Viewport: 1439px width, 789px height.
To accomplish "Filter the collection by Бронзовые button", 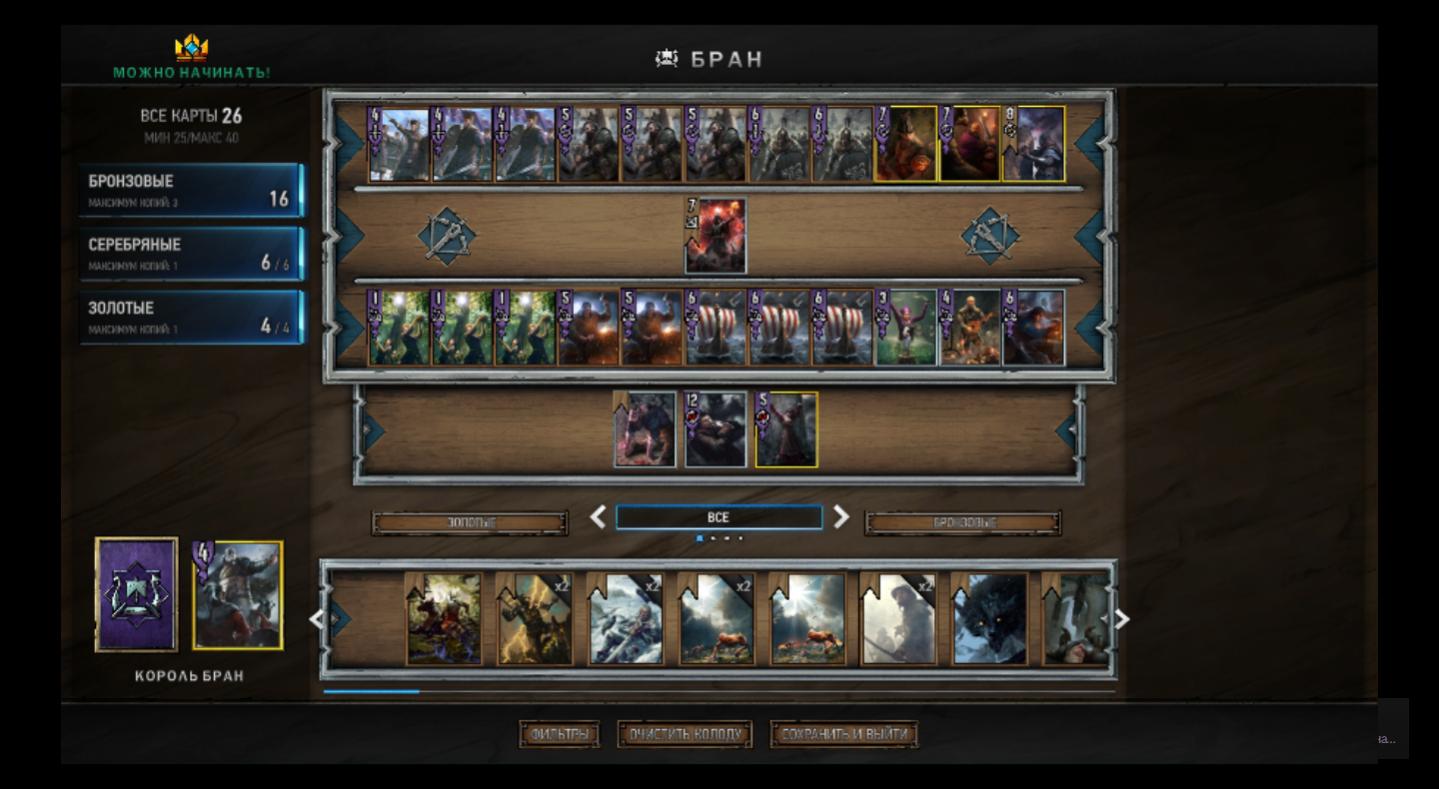I will pyautogui.click(x=963, y=523).
